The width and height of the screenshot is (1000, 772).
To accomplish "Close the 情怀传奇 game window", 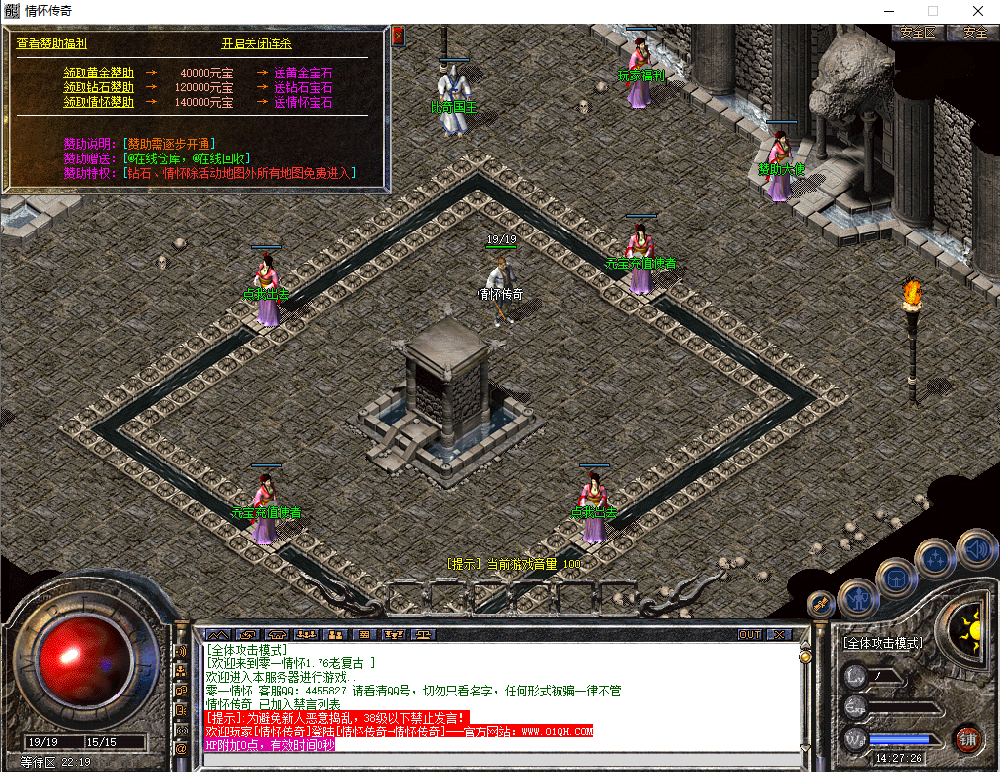I will point(978,10).
